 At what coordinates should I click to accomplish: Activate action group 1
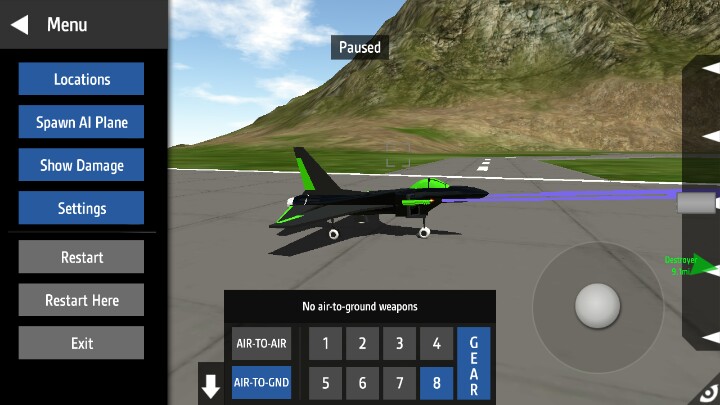click(325, 344)
